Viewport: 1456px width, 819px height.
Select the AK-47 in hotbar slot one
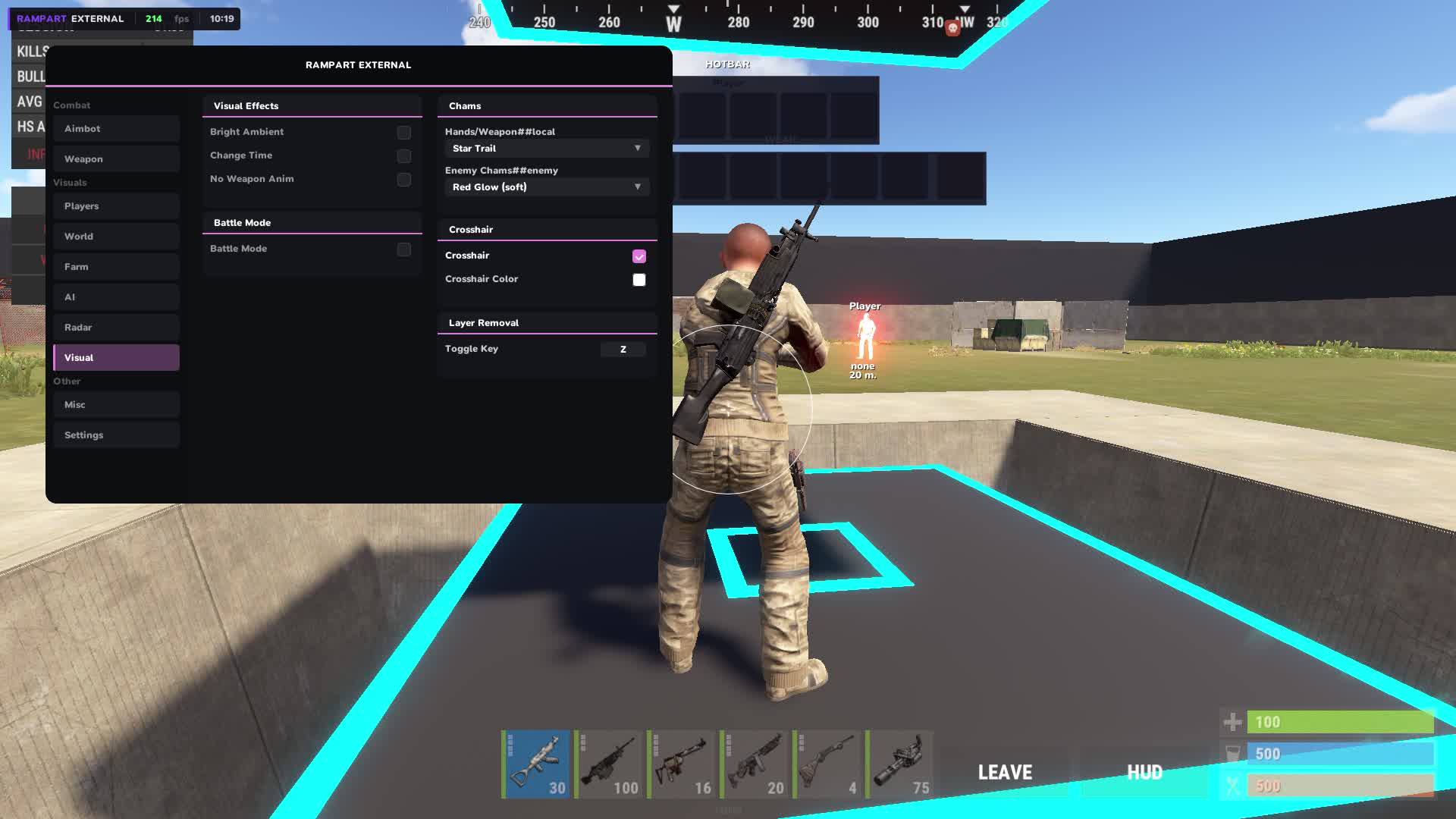pyautogui.click(x=535, y=764)
